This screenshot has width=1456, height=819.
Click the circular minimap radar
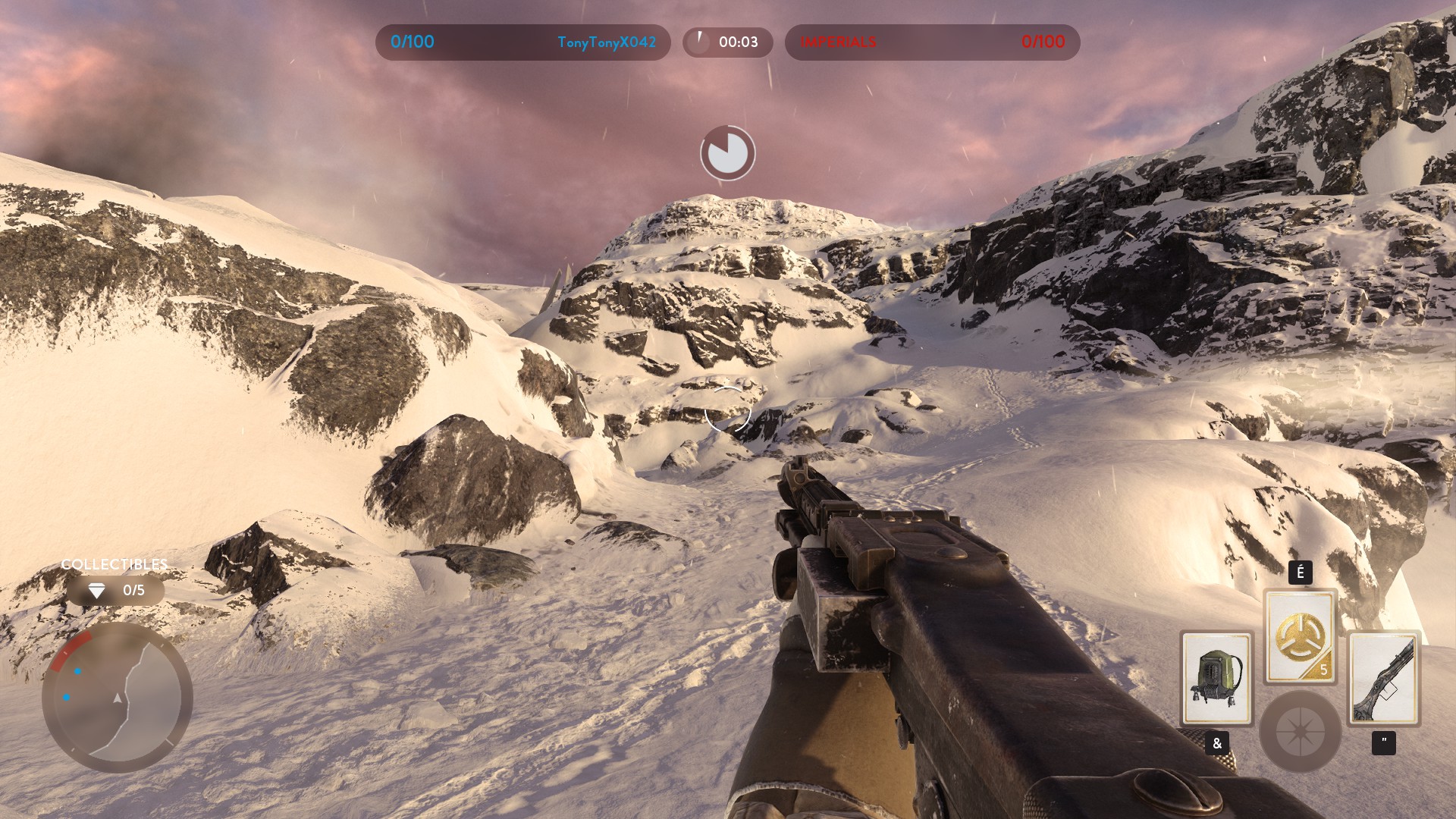[x=118, y=697]
